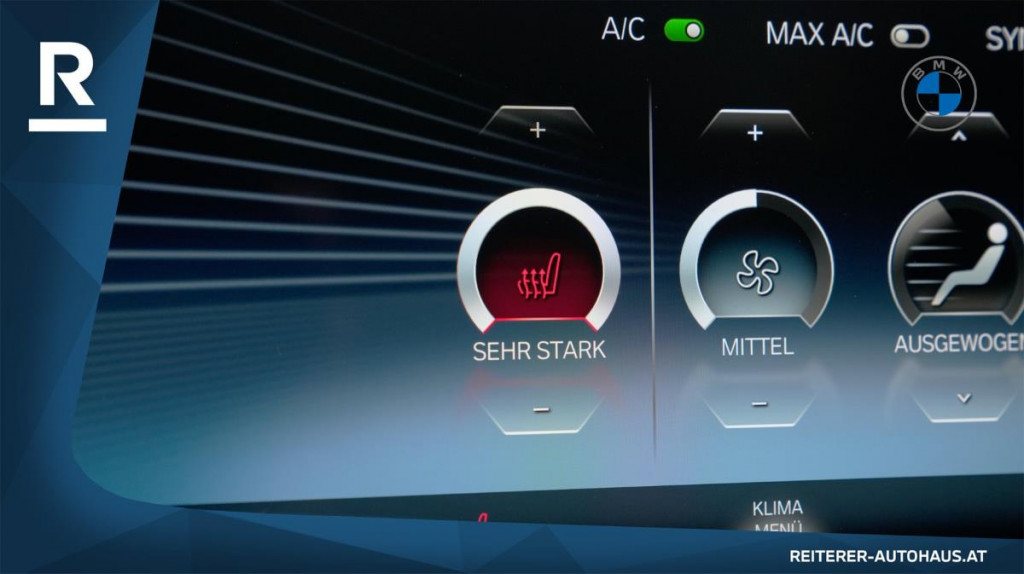Toggle the A/C switch
The width and height of the screenshot is (1024, 574).
pyautogui.click(x=684, y=30)
